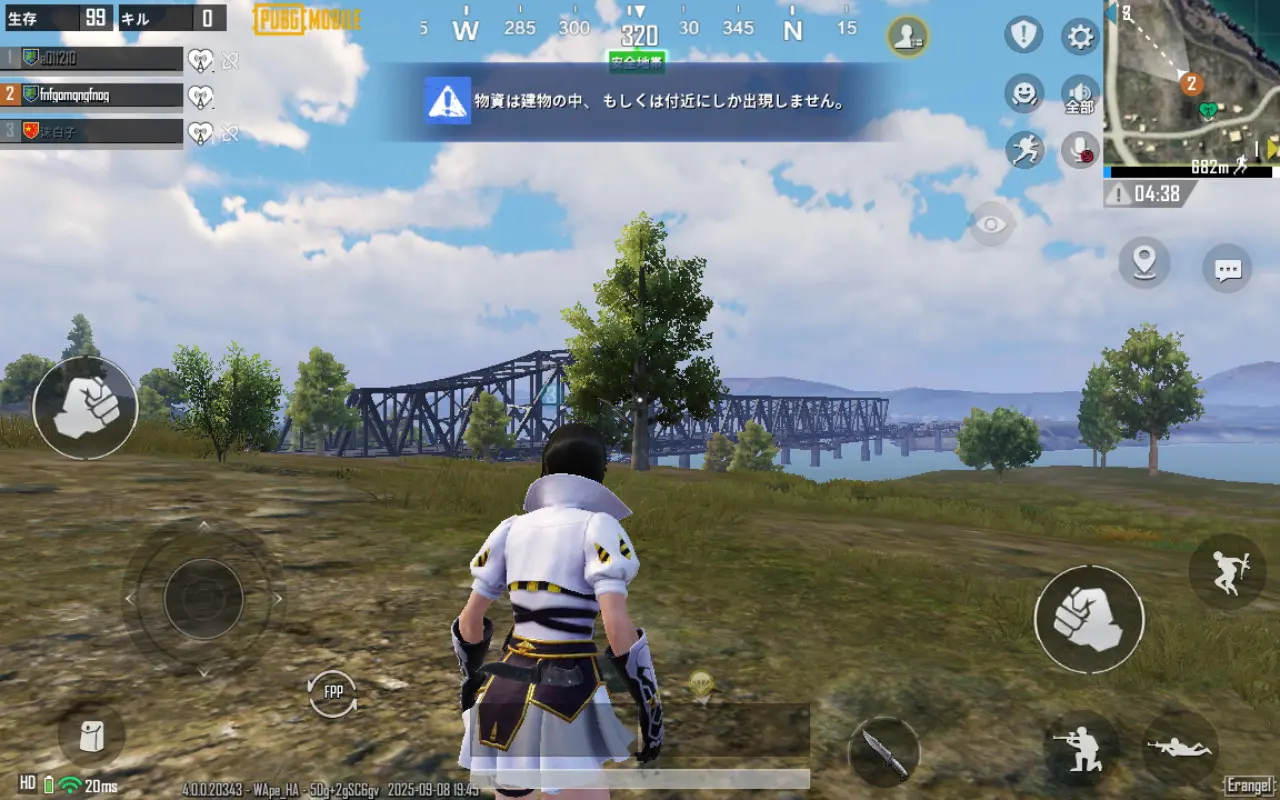The image size is (1280, 800).
Task: Activate free look with the eye icon
Action: (x=993, y=221)
